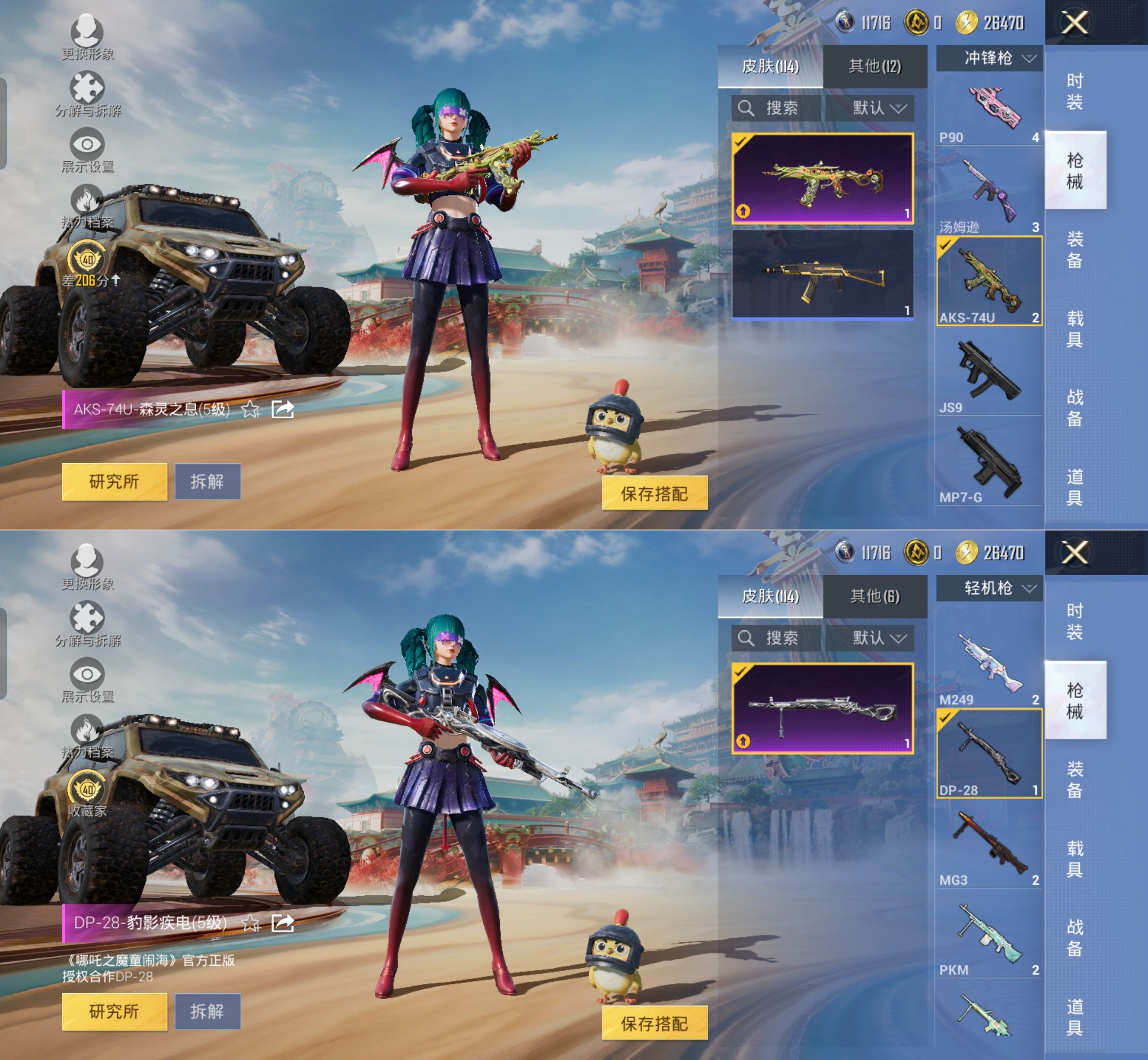The height and width of the screenshot is (1060, 1148).
Task: Tap the 差206分 collector level badge
Action: tap(87, 265)
